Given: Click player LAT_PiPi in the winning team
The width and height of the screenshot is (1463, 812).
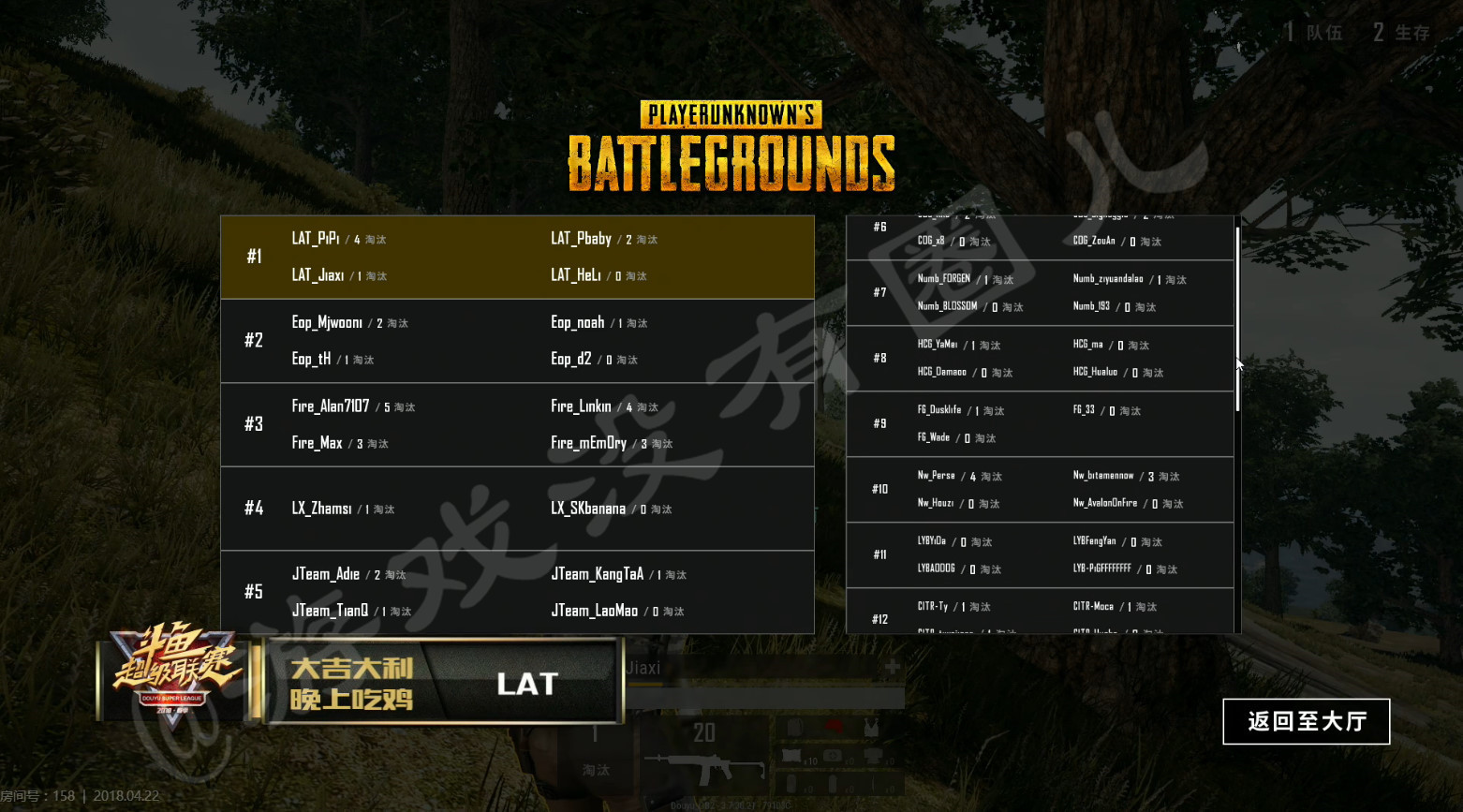Looking at the screenshot, I should point(316,239).
